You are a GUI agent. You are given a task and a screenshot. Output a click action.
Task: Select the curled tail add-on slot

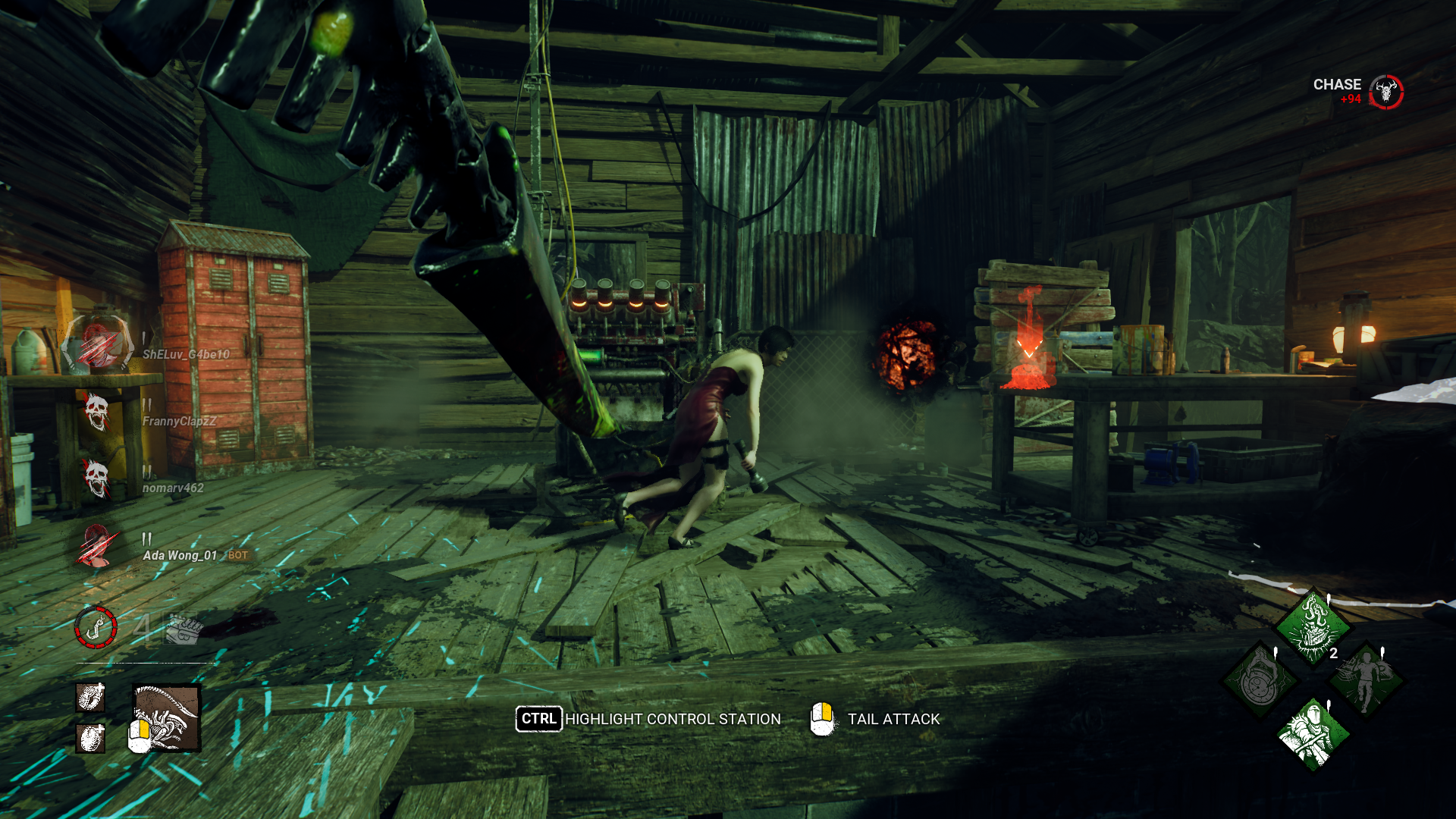point(90,697)
